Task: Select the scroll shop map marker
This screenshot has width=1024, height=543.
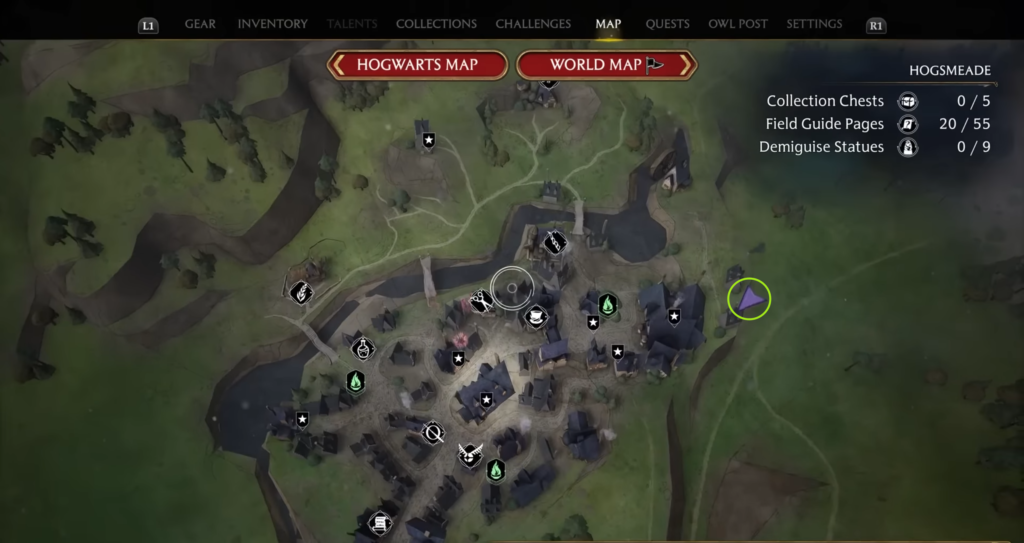Action: click(x=380, y=522)
